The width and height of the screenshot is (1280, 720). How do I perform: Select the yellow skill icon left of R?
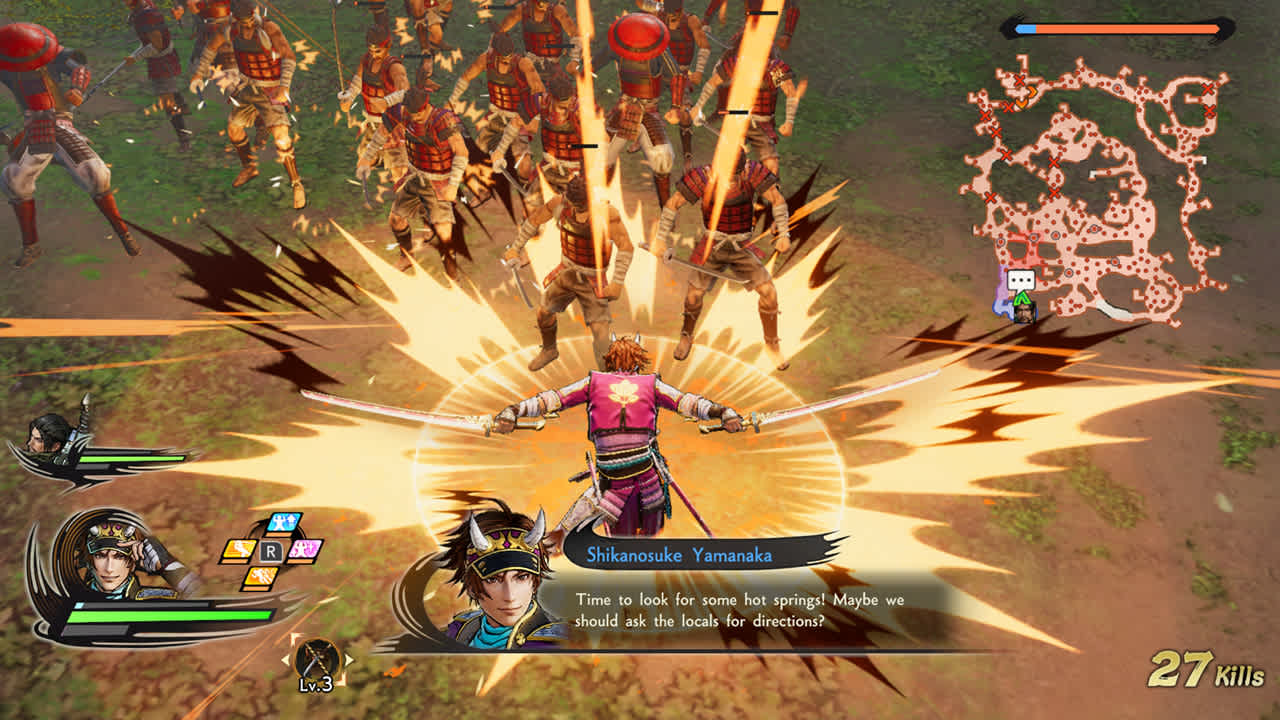(x=241, y=550)
